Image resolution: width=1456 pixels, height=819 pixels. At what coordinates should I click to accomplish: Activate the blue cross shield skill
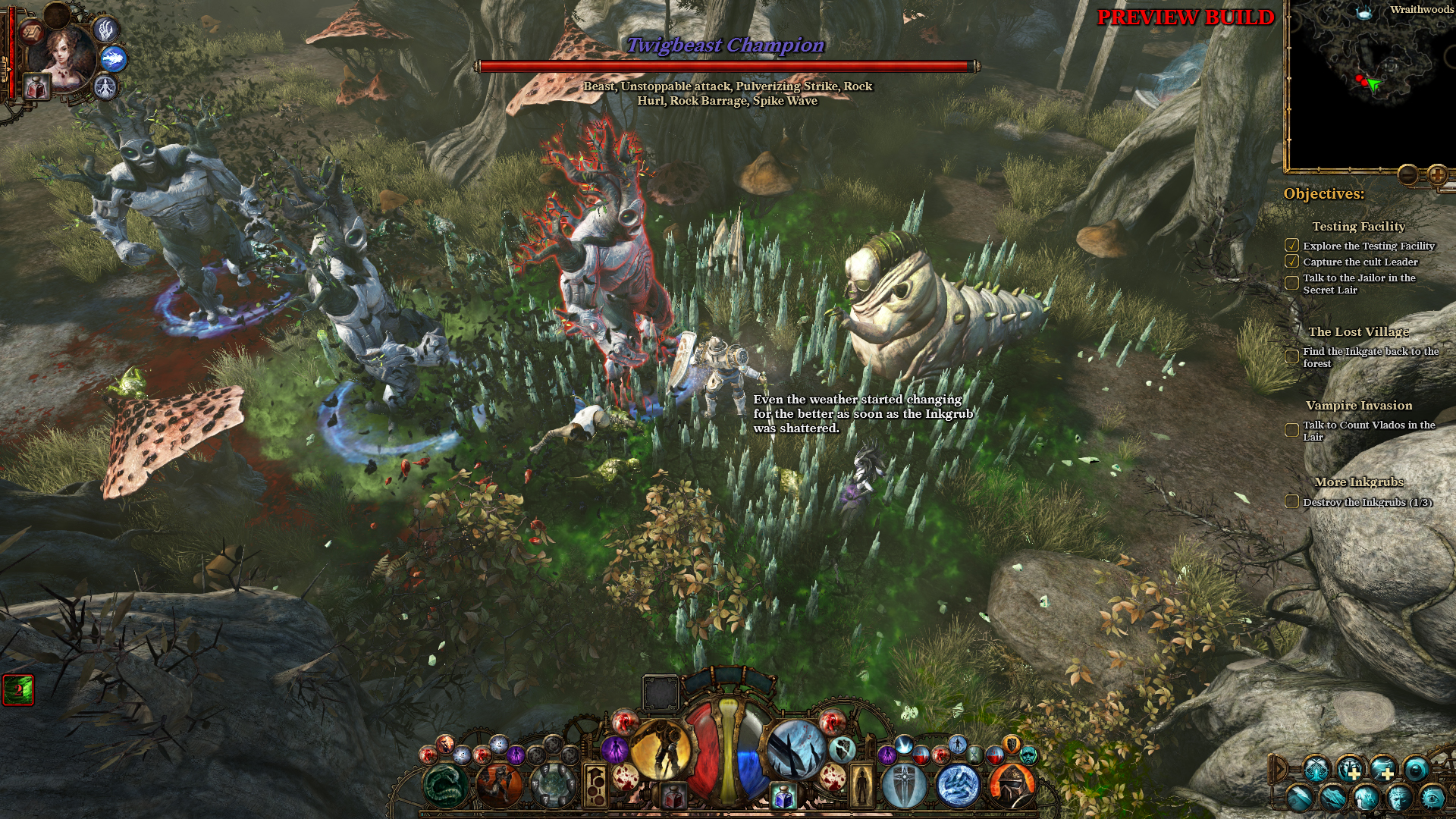[x=904, y=785]
